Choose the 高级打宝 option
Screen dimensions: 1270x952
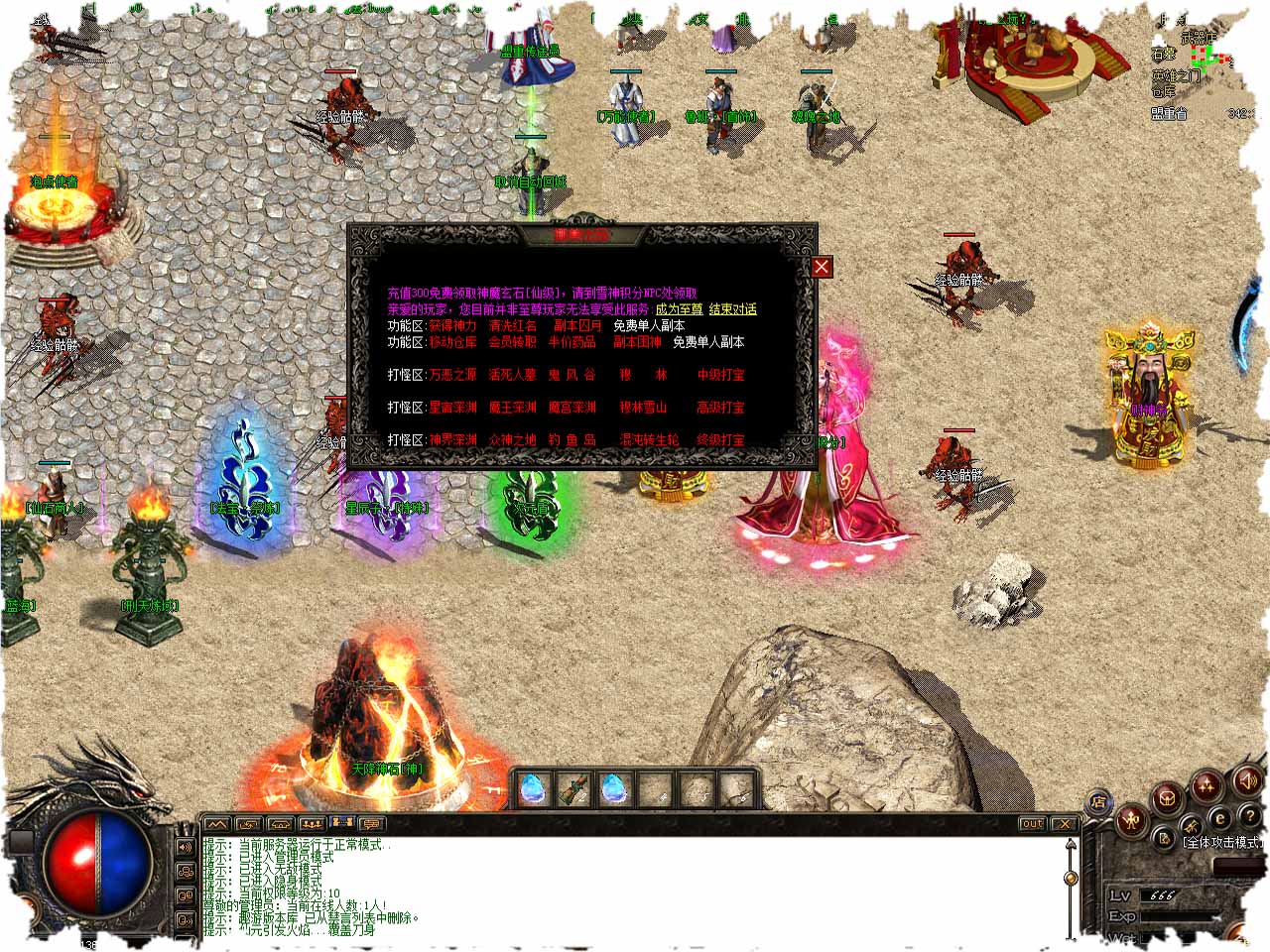[720, 408]
